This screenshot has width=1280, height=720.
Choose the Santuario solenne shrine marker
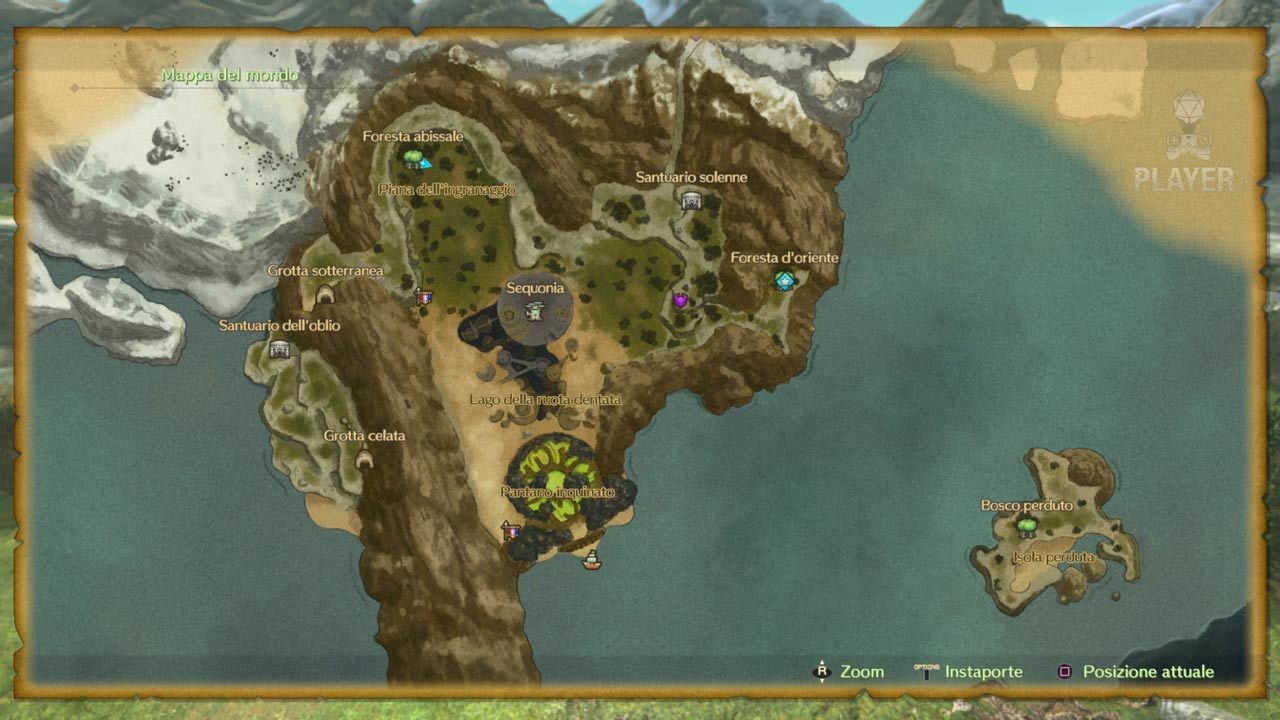click(x=690, y=200)
